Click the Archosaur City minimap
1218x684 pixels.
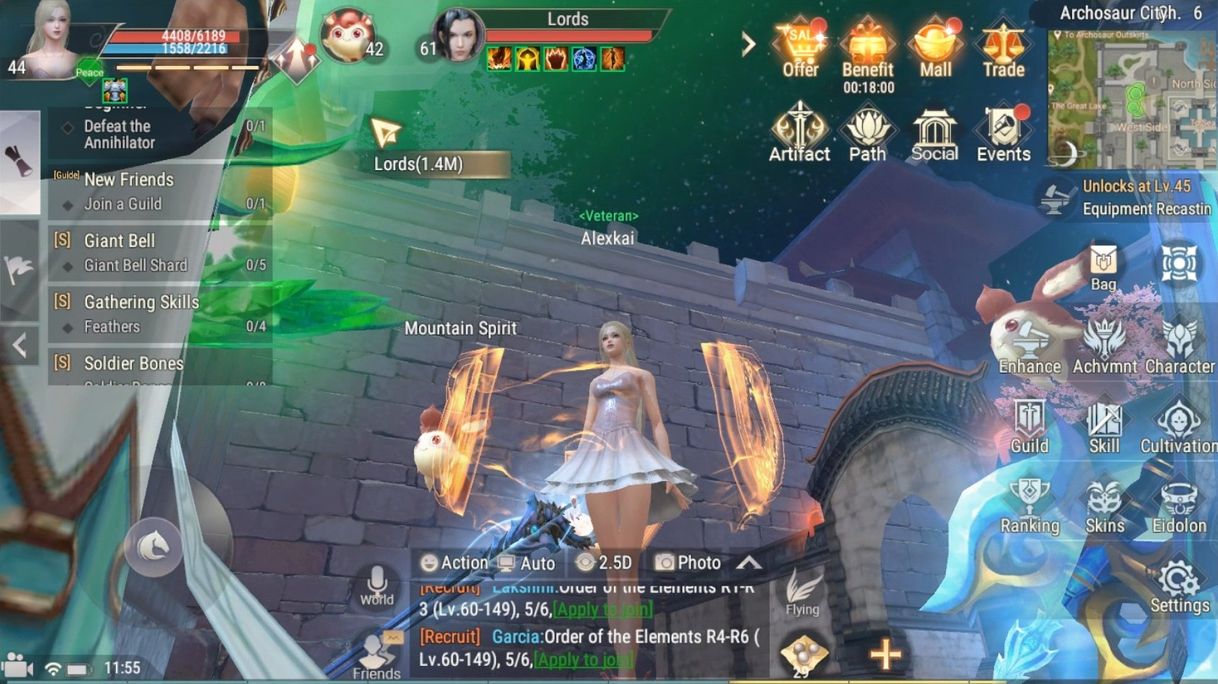pyautogui.click(x=1132, y=98)
